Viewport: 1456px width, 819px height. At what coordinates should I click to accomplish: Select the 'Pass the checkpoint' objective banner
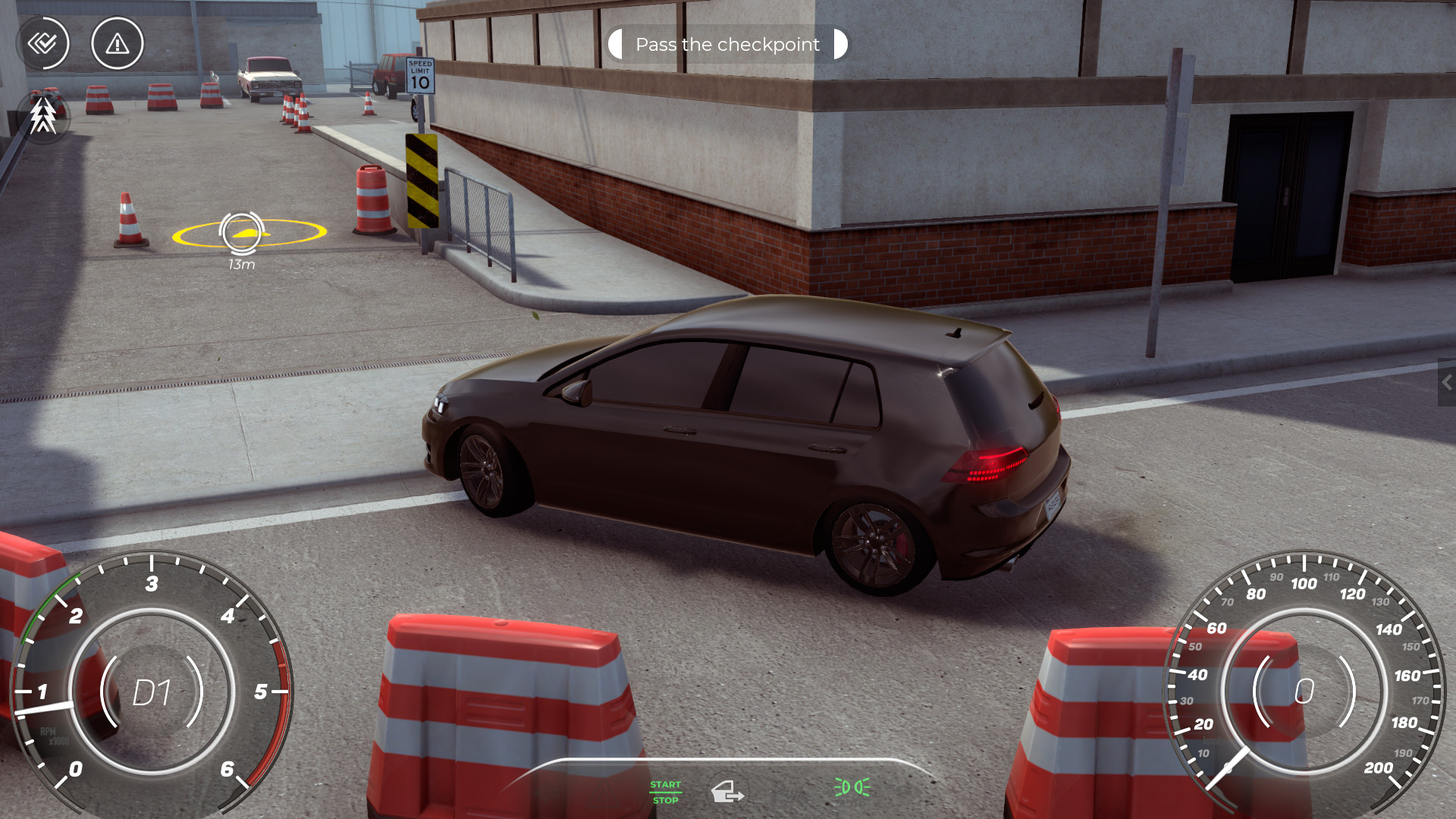(726, 45)
